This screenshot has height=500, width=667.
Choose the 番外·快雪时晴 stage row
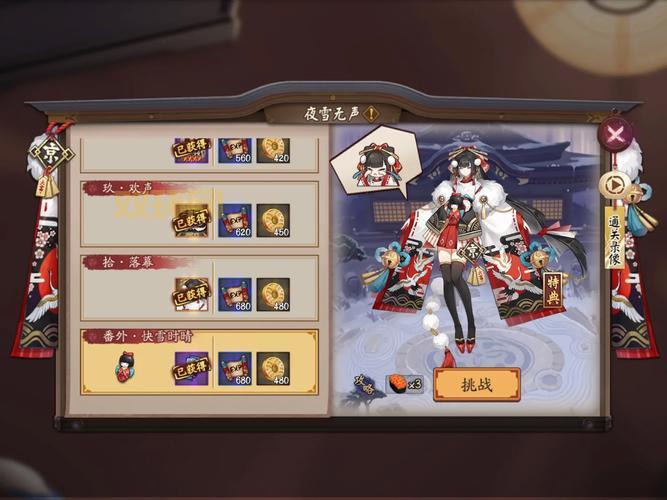tap(198, 361)
